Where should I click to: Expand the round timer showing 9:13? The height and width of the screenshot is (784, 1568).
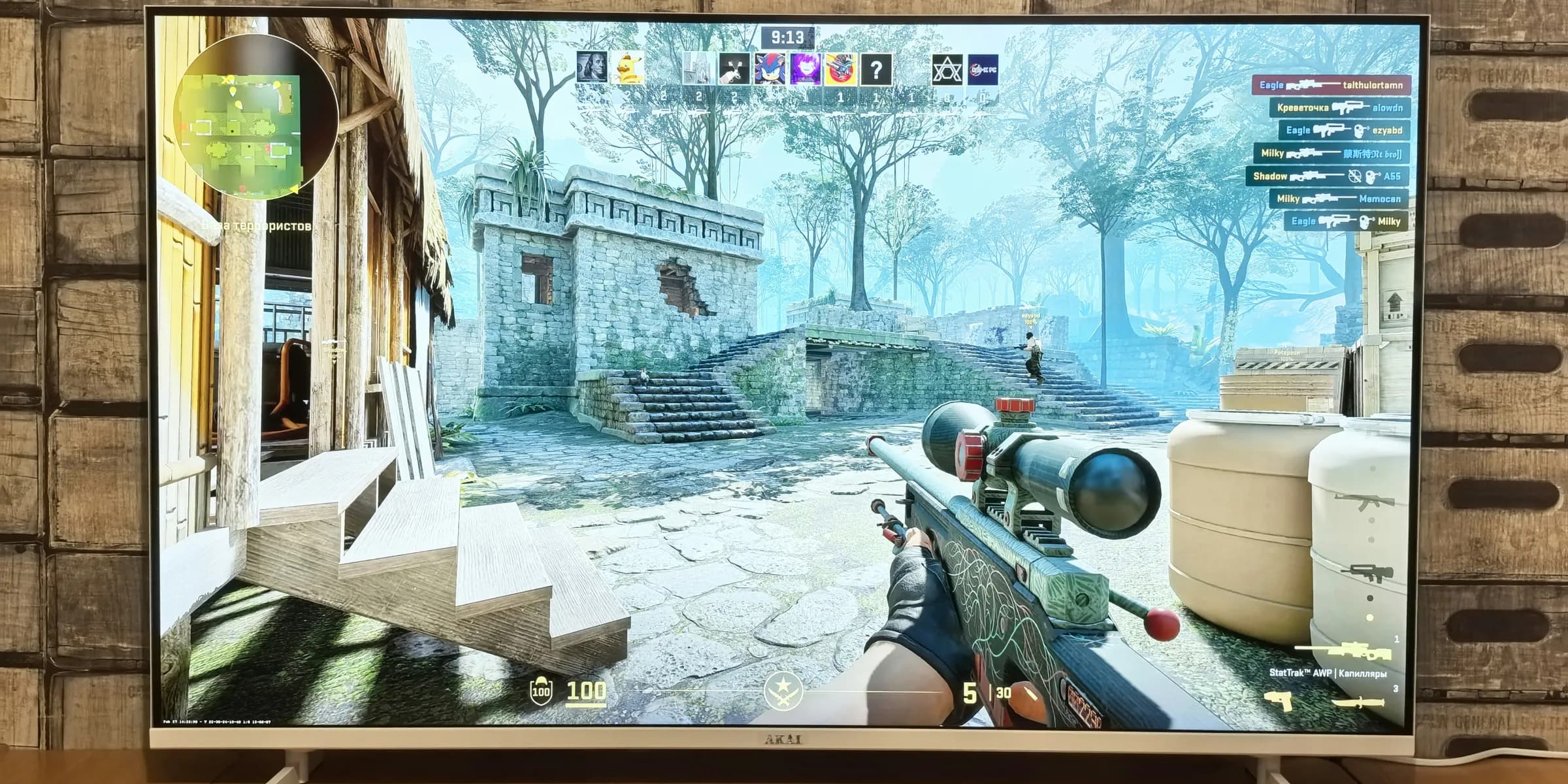[x=787, y=36]
